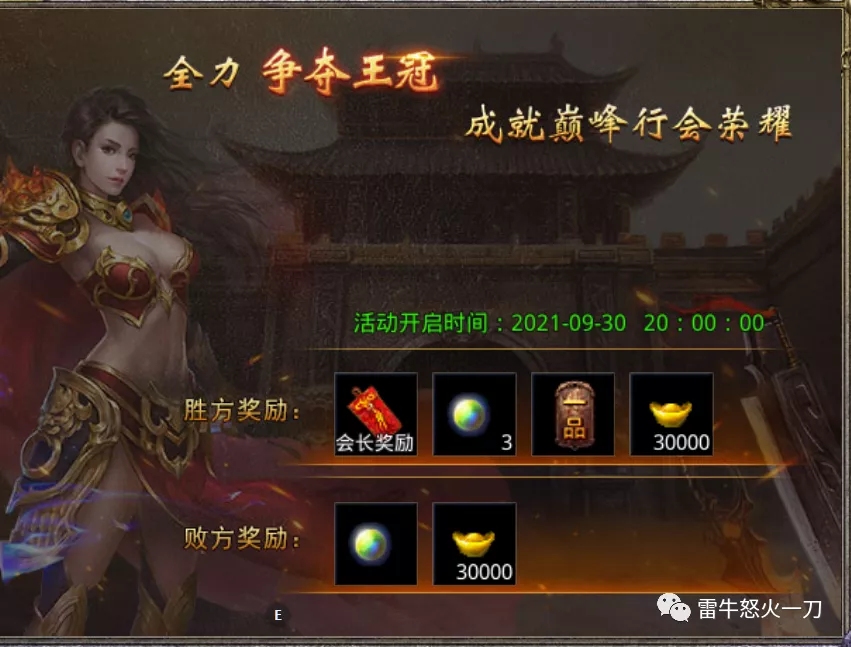The height and width of the screenshot is (647, 851).
Task: Click the orb in 败方奖励 row
Action: [x=375, y=543]
